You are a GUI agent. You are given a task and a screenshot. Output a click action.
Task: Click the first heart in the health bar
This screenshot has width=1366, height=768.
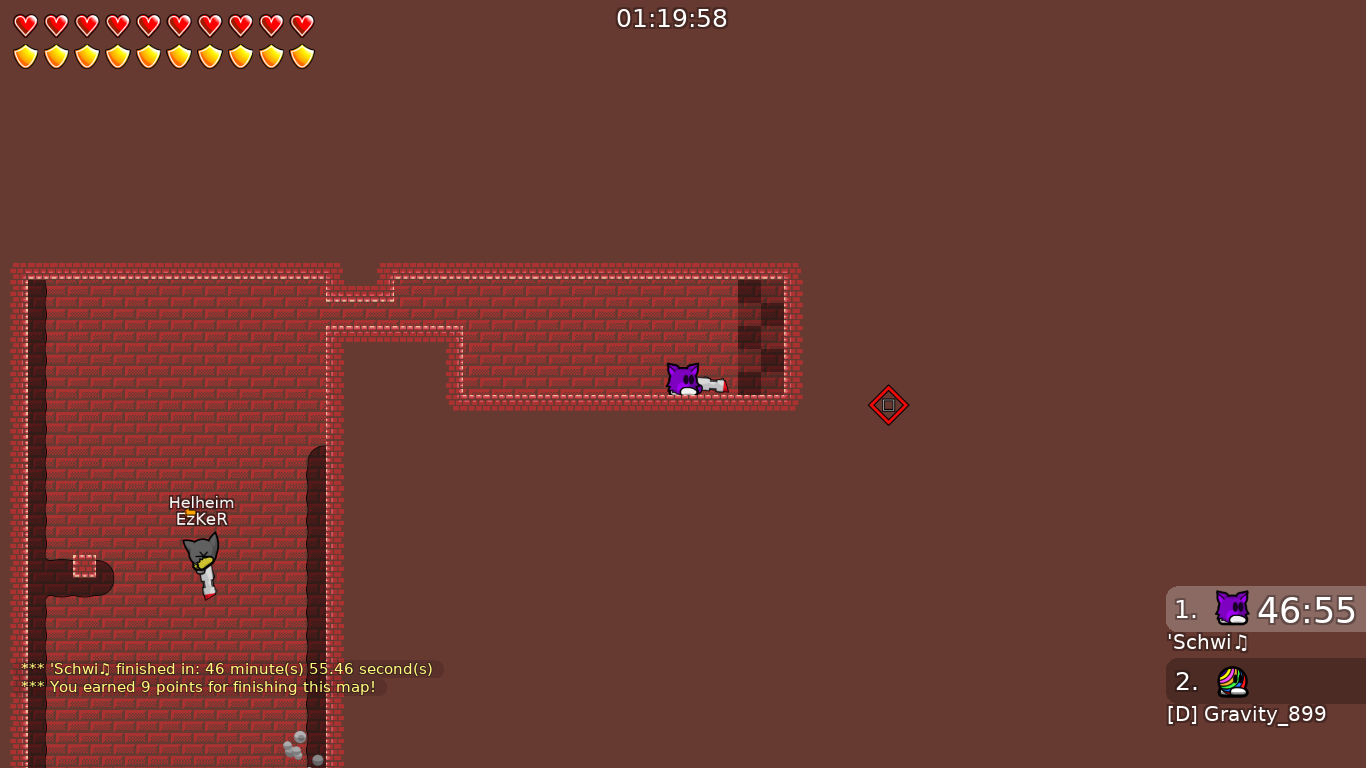[x=25, y=25]
